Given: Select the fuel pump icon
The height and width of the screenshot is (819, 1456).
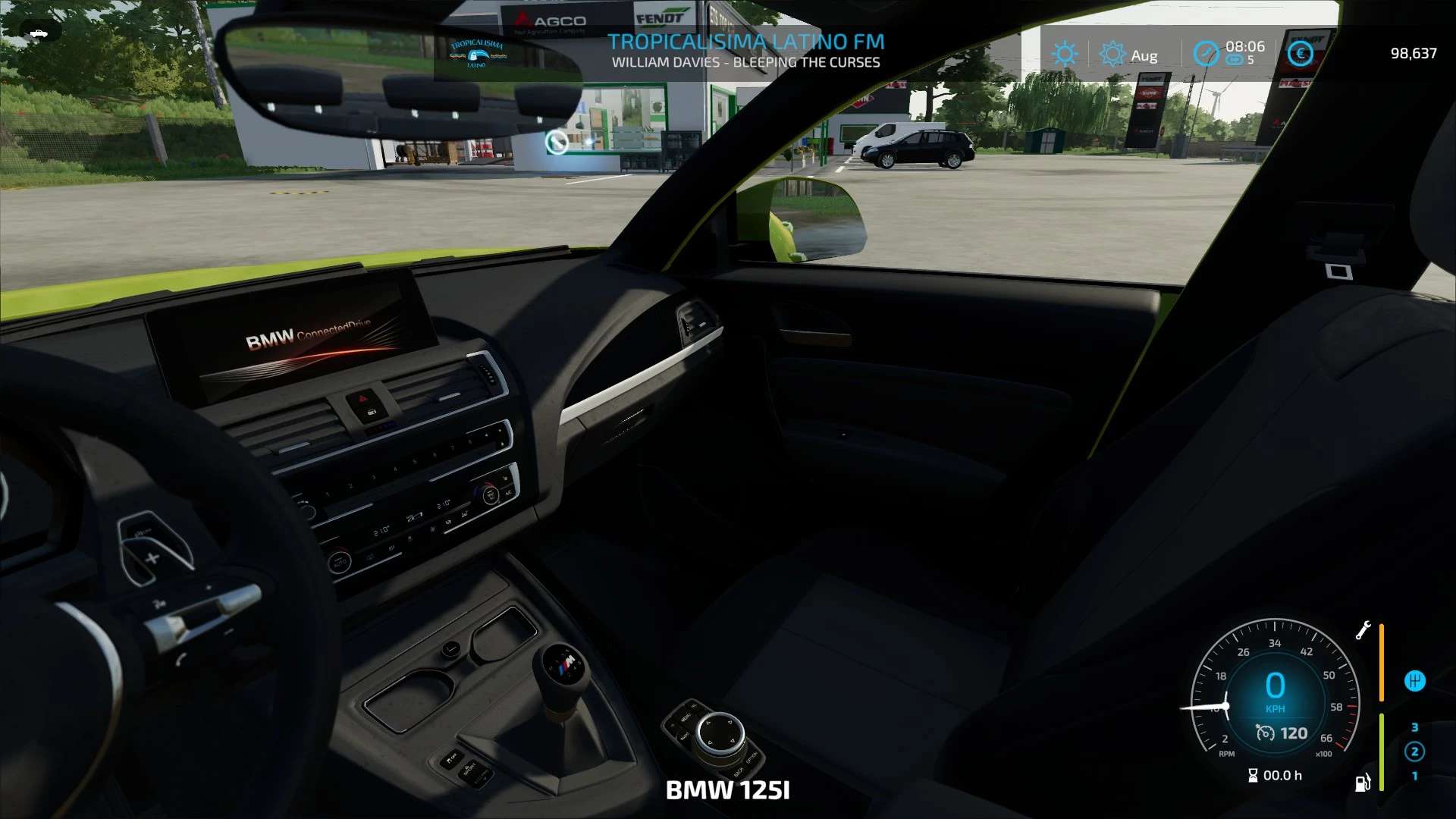Looking at the screenshot, I should (1363, 782).
